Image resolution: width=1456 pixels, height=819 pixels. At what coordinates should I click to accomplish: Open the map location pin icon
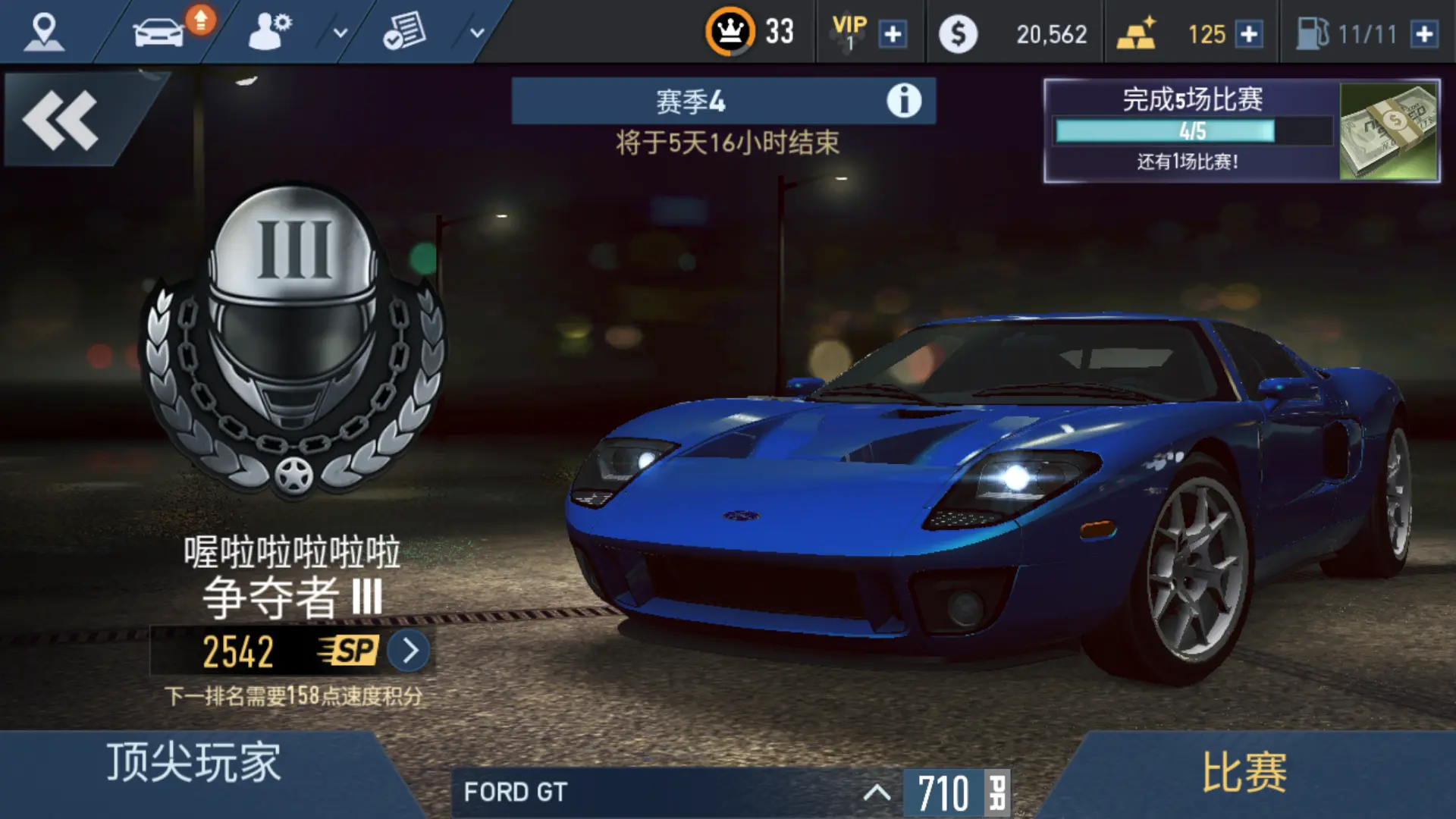[43, 32]
